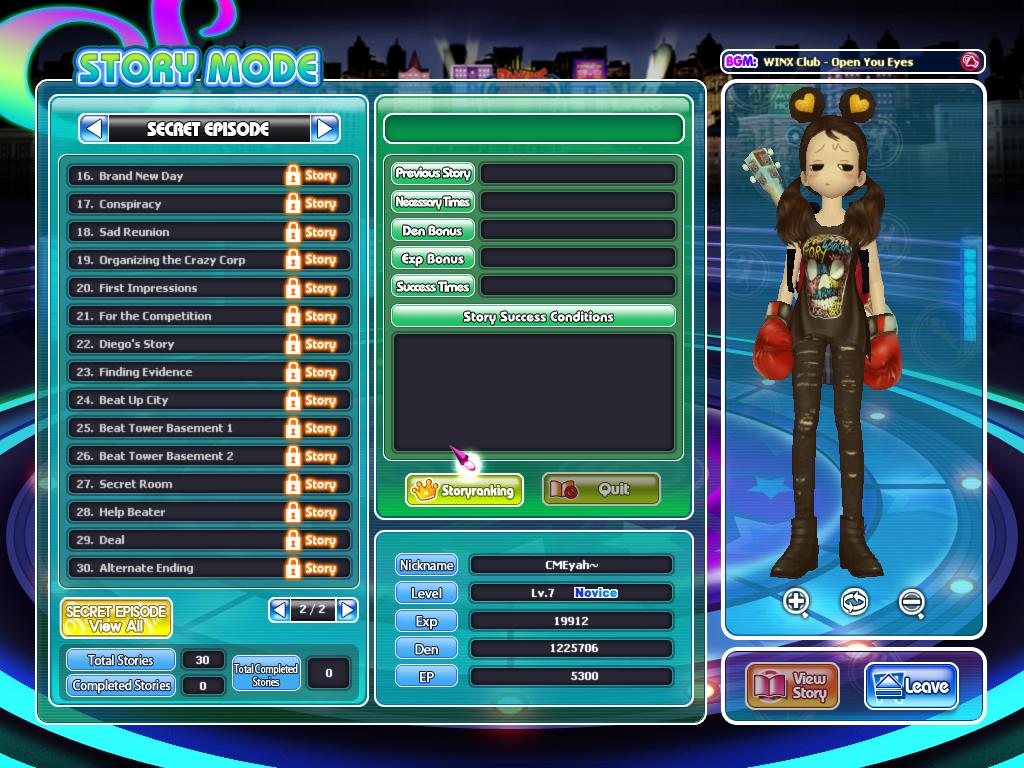Click the BGM track icon button
Image resolution: width=1024 pixels, height=768 pixels.
968,62
